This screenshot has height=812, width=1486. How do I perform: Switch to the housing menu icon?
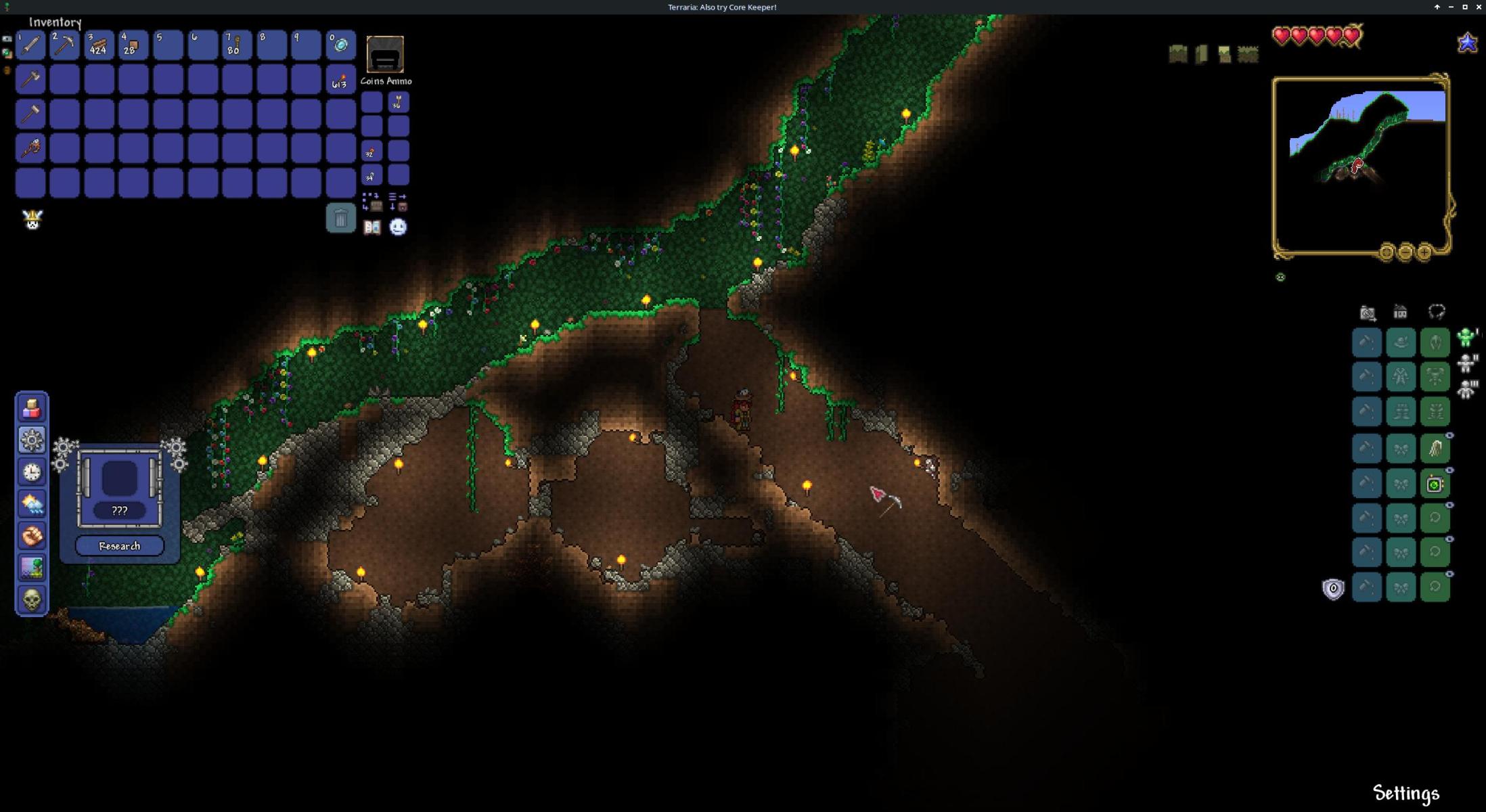pyautogui.click(x=1400, y=312)
